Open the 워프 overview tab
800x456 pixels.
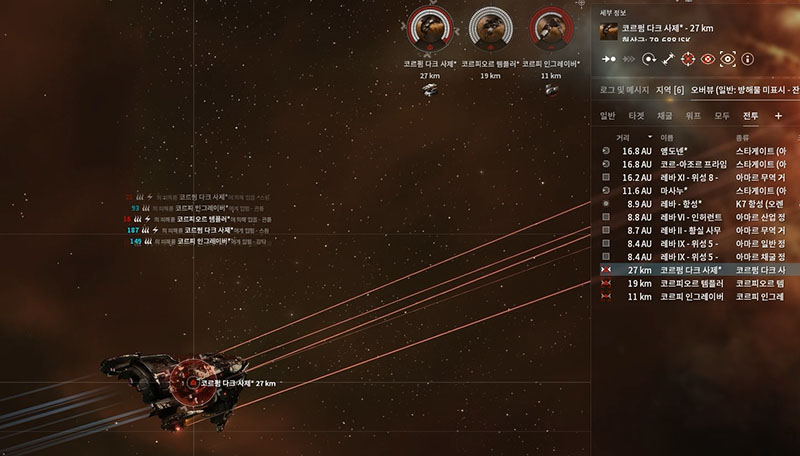693,116
